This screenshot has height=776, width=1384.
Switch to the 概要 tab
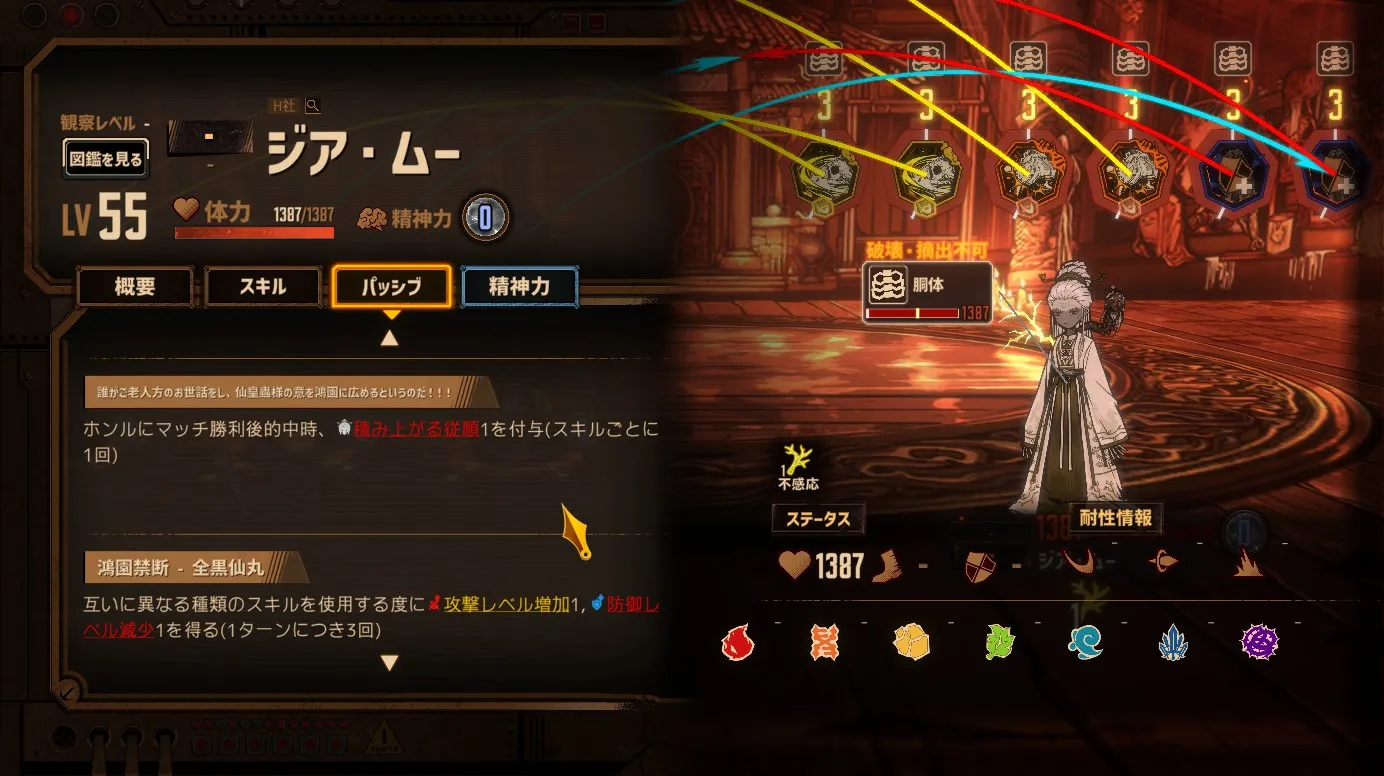pyautogui.click(x=135, y=287)
